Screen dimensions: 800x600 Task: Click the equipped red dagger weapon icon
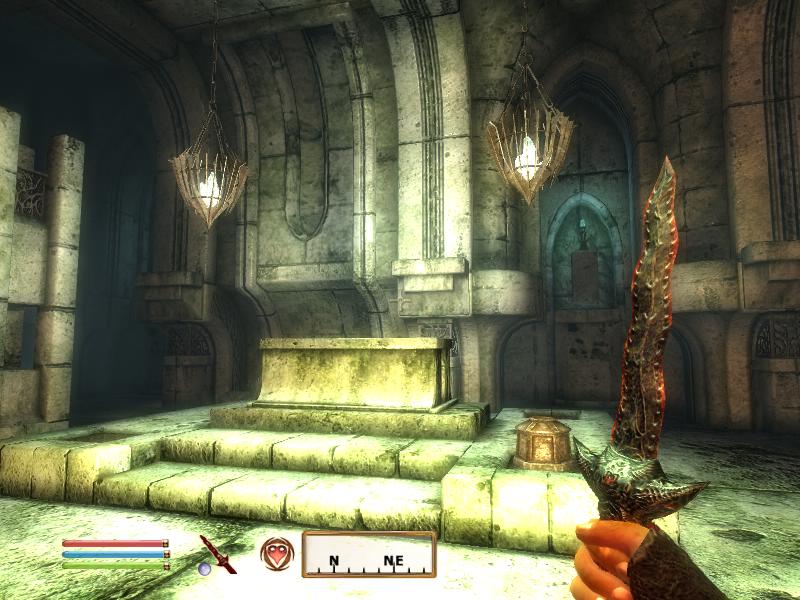[x=216, y=553]
